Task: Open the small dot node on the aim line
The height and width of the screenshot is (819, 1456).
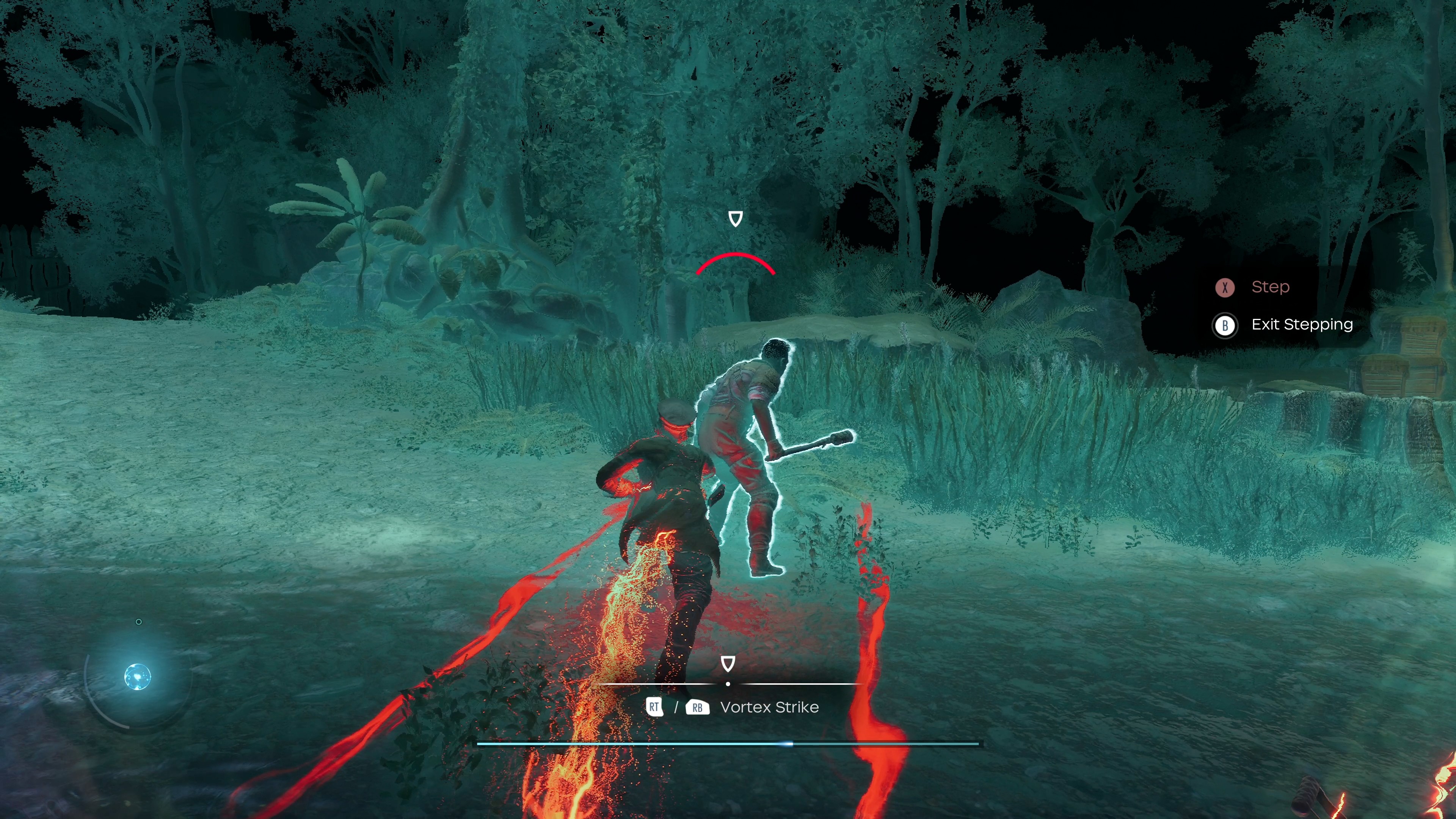Action: tap(728, 683)
